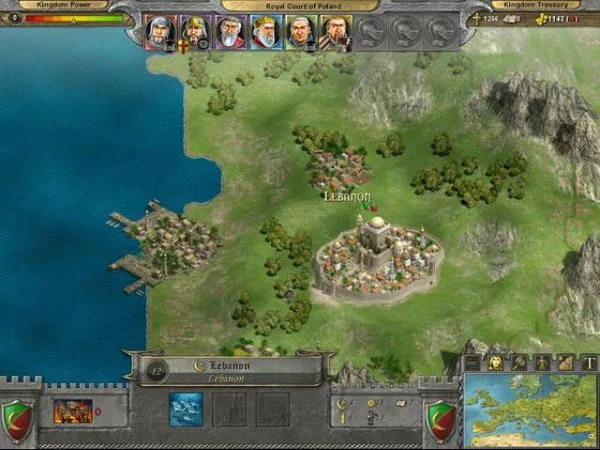
Task: Select the helmeted knight portrait with cross badge
Action: click(x=195, y=31)
